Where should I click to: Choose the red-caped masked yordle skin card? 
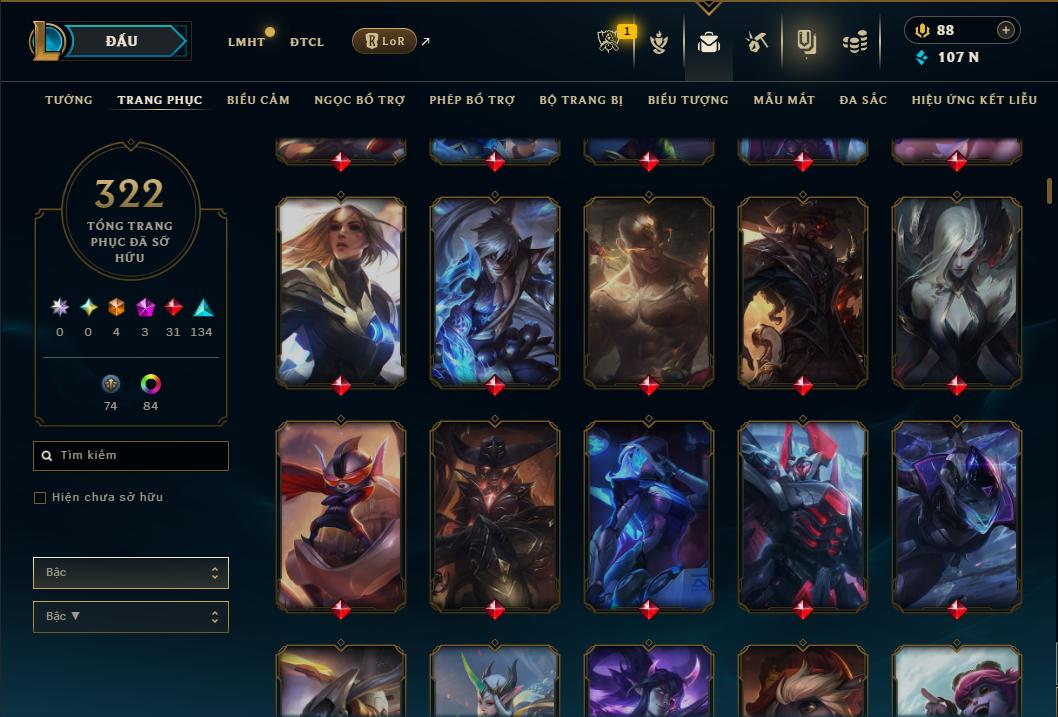(x=341, y=514)
